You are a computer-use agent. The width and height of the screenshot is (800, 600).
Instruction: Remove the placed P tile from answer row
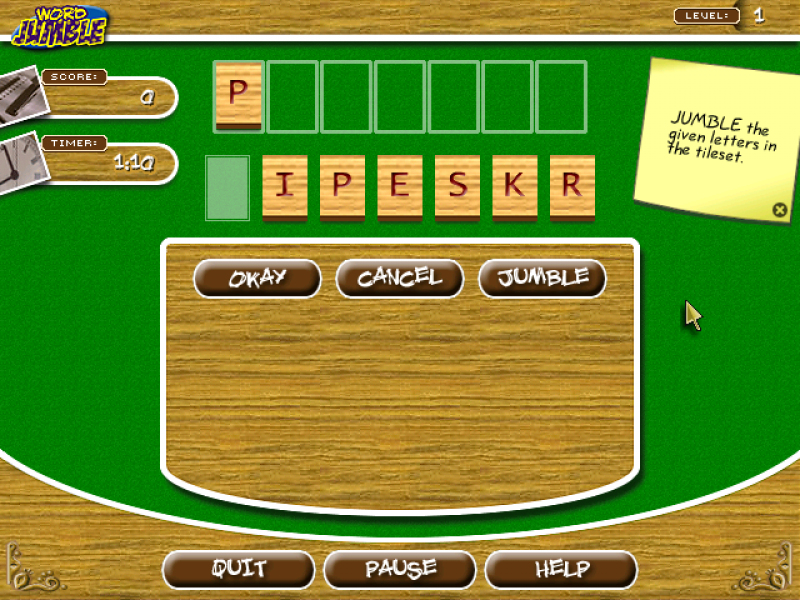[238, 95]
